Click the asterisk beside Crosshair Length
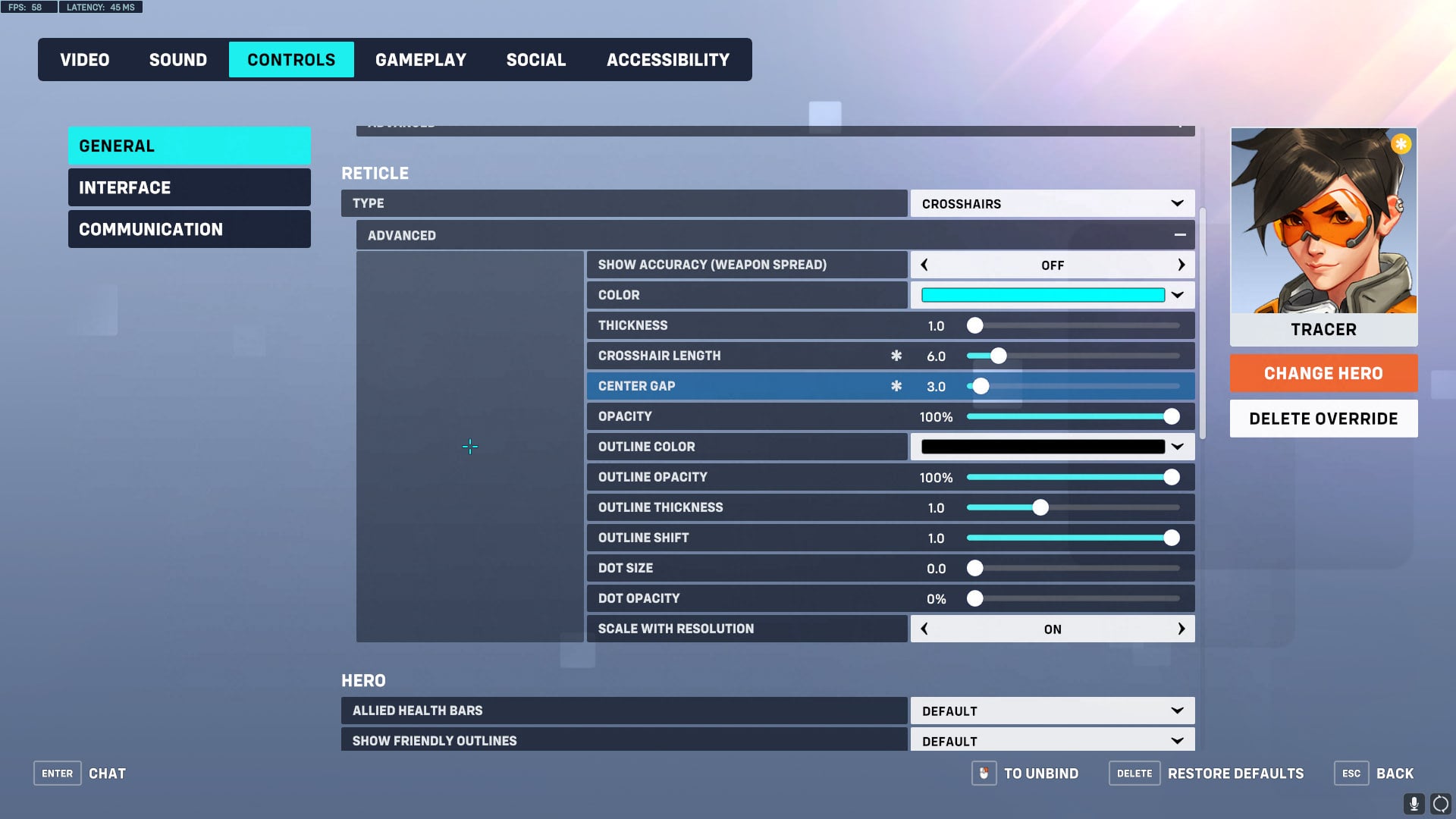The image size is (1456, 819). click(x=896, y=355)
